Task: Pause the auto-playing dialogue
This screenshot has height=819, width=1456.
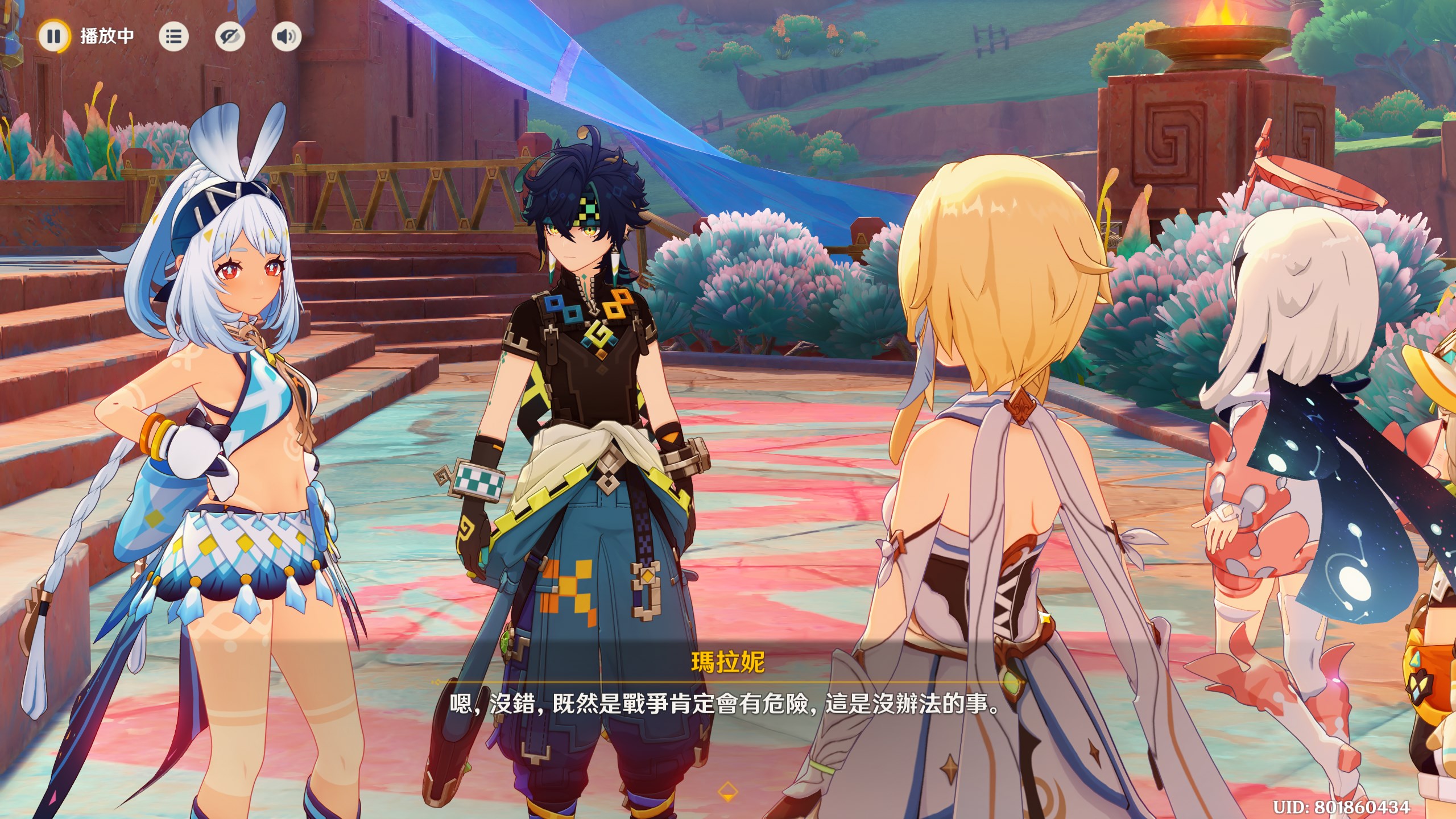Action: pos(54,36)
